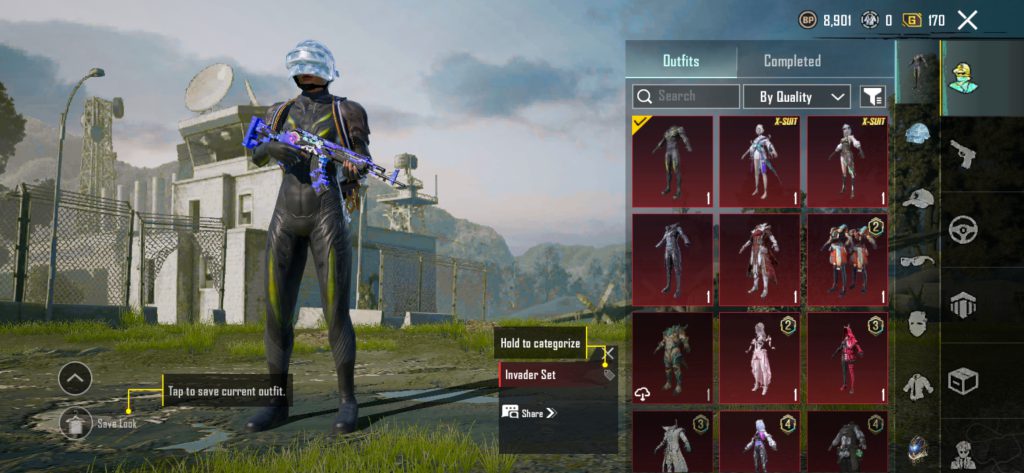Open the filter options funnel icon
Screen dimensions: 1024x473
click(x=872, y=96)
